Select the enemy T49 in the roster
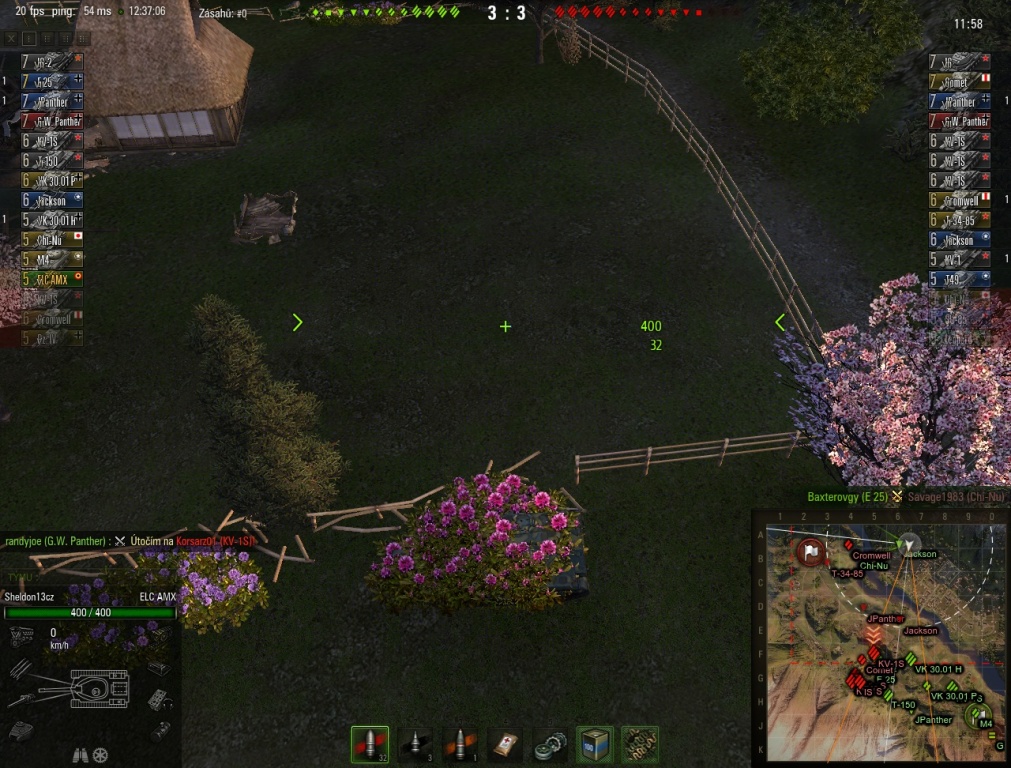Viewport: 1011px width, 768px height. click(960, 280)
